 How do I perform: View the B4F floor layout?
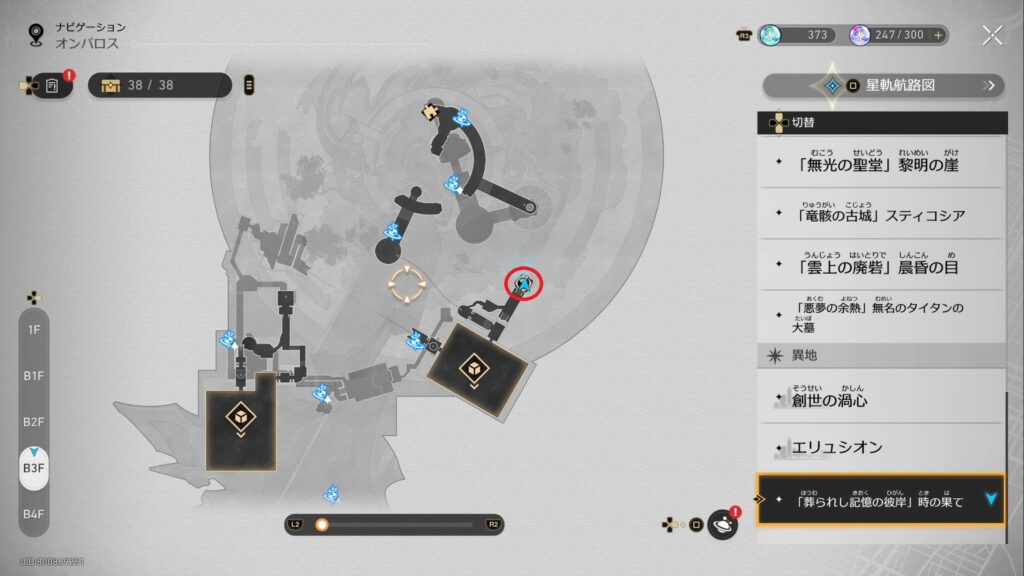34,514
